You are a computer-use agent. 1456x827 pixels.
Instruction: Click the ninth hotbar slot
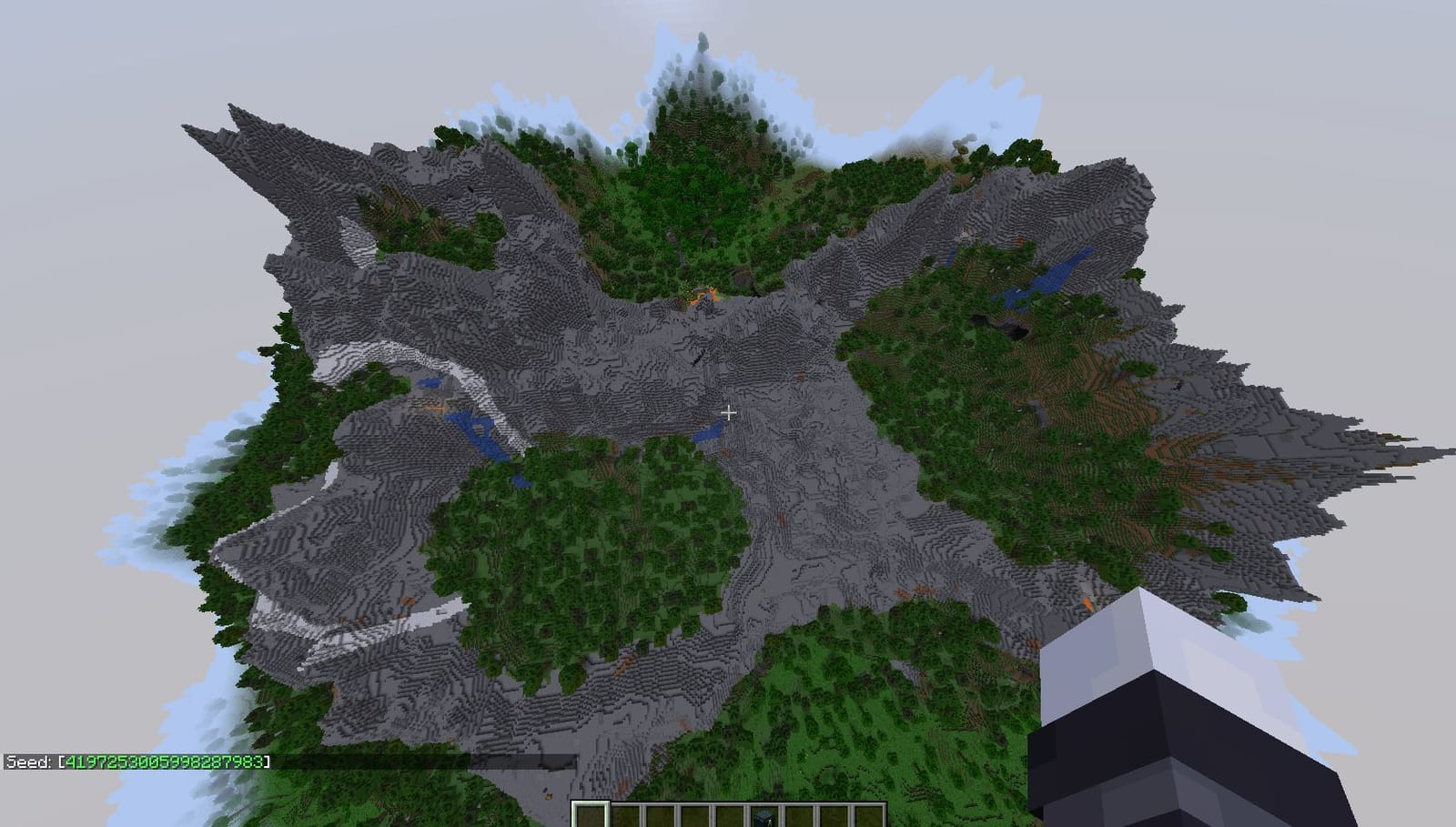coord(869,814)
